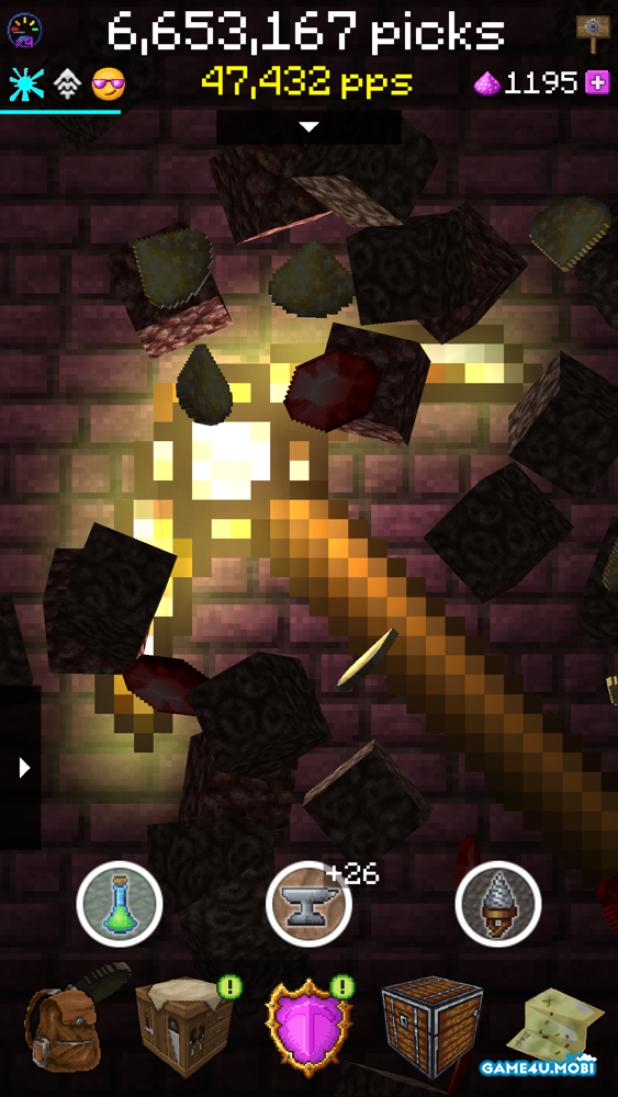This screenshot has width=618, height=1097.
Task: Open the settings signpost icon
Action: point(593,34)
